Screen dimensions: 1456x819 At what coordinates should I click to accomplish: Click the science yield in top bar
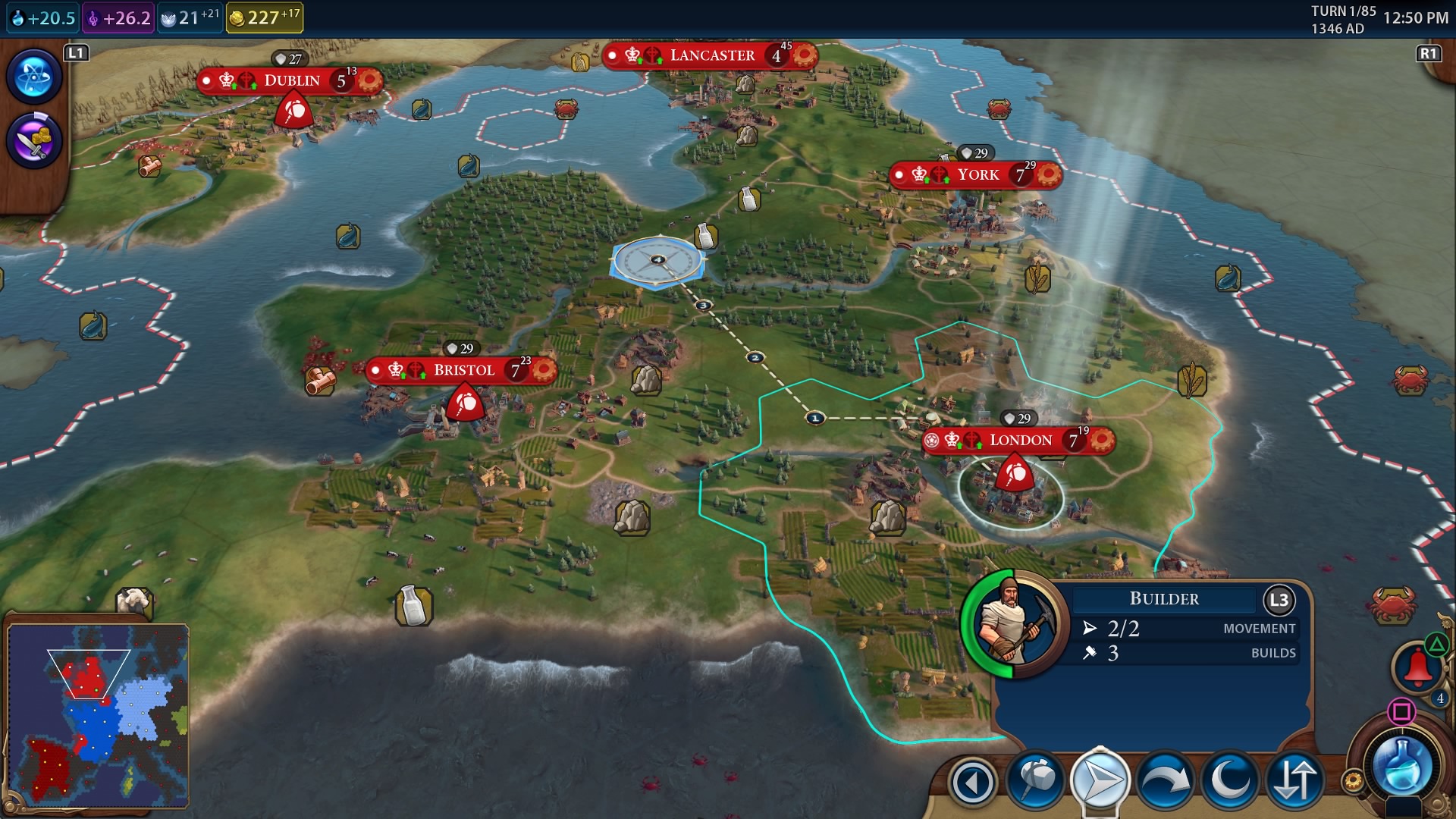(x=43, y=18)
